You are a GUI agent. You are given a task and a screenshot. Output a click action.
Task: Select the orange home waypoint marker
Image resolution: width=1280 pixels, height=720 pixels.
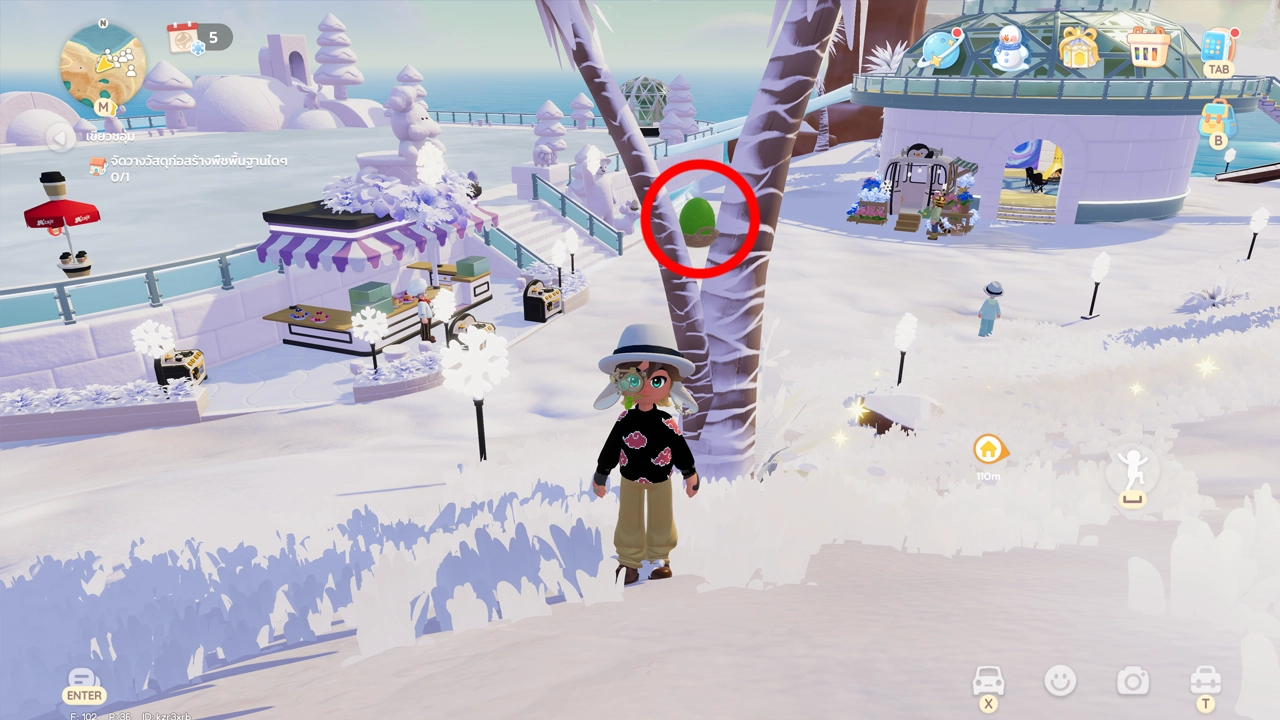click(x=988, y=449)
